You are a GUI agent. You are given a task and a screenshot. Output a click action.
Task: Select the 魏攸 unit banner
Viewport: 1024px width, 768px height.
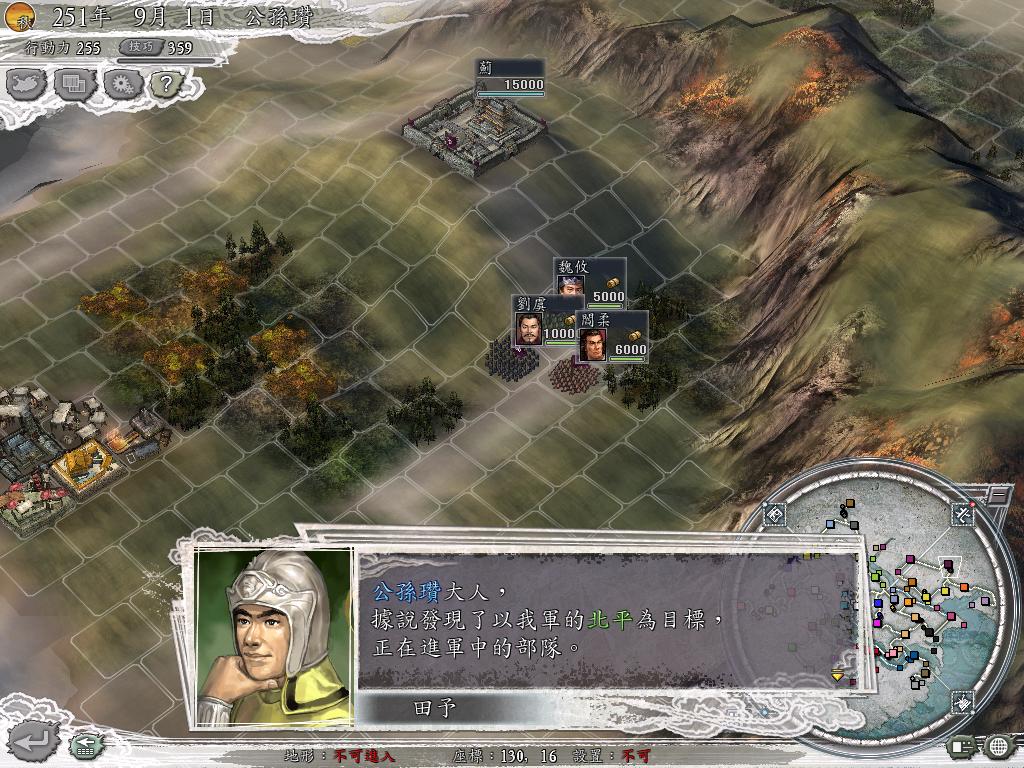[x=590, y=280]
